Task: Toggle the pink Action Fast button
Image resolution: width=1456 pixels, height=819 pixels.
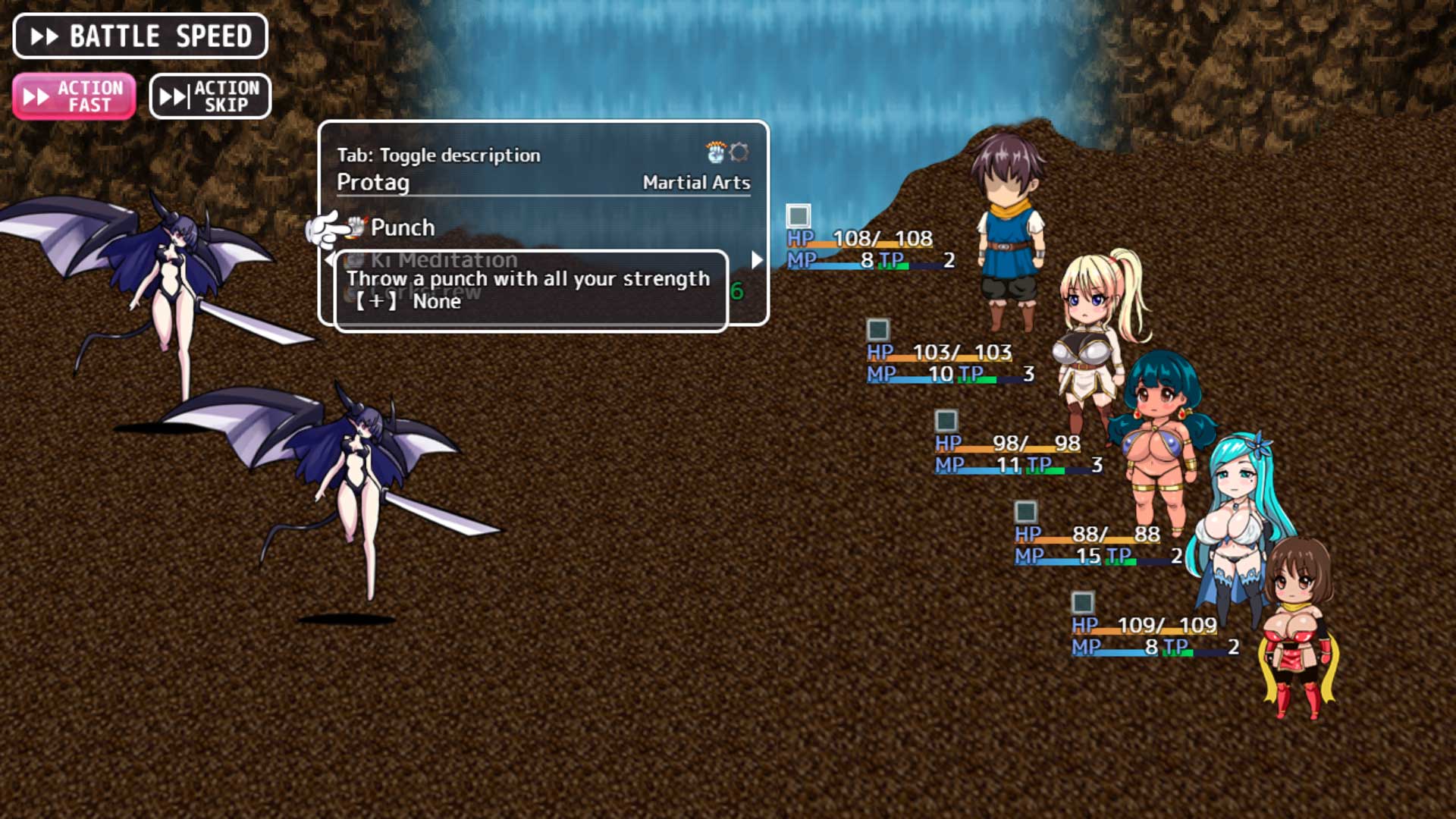Action: coord(74,96)
